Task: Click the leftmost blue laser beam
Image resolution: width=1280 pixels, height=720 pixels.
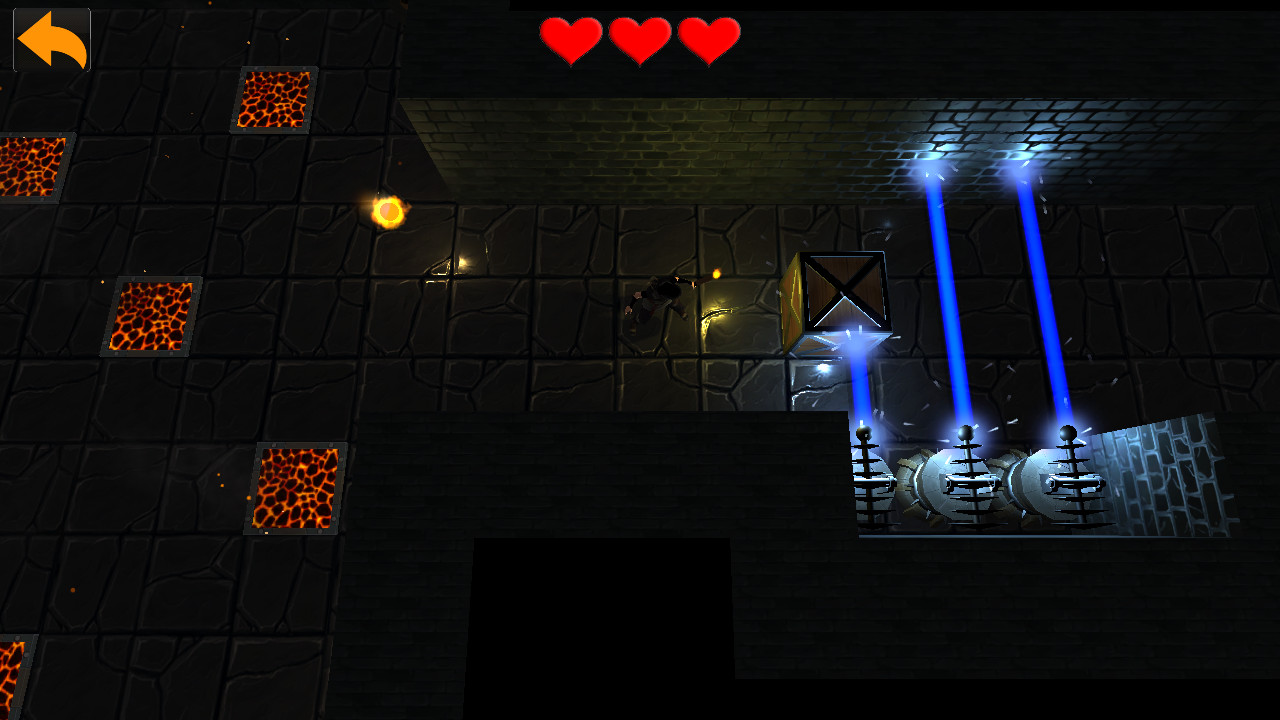Action: [858, 390]
